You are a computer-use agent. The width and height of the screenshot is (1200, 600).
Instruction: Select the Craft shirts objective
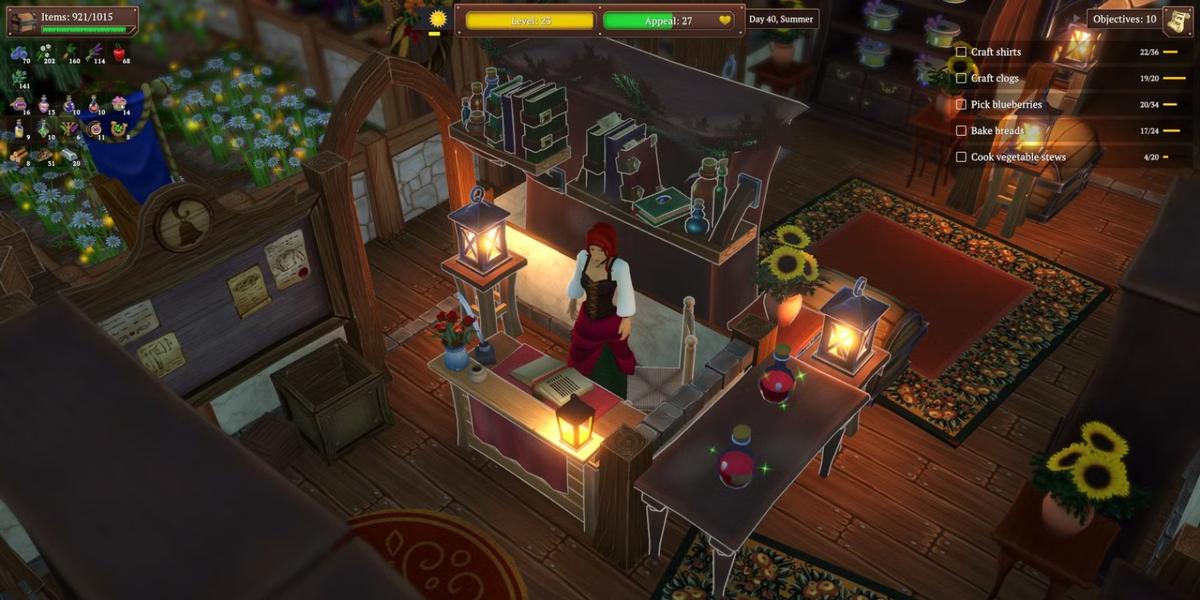click(996, 52)
